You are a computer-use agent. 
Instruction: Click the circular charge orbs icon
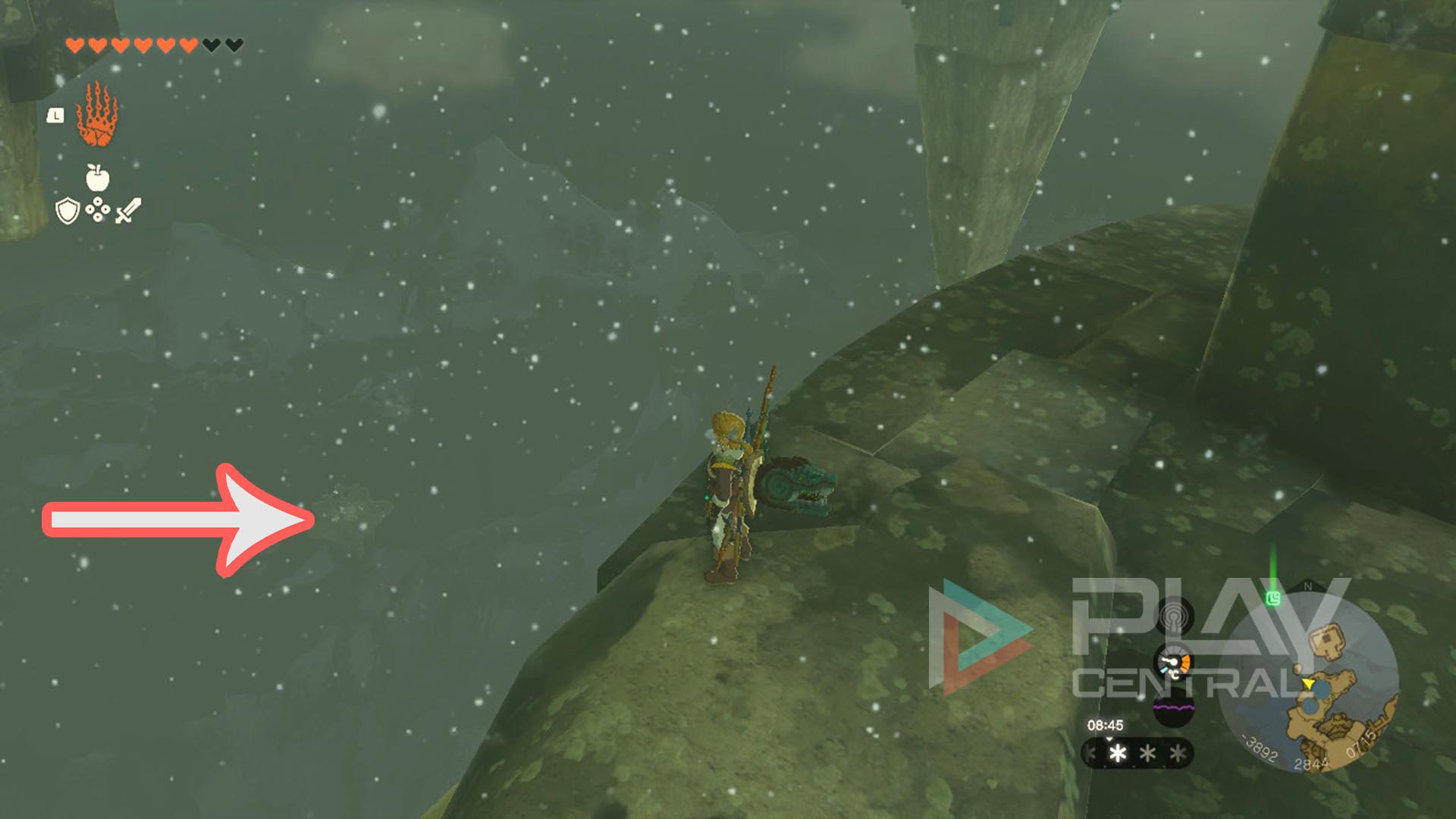[98, 209]
